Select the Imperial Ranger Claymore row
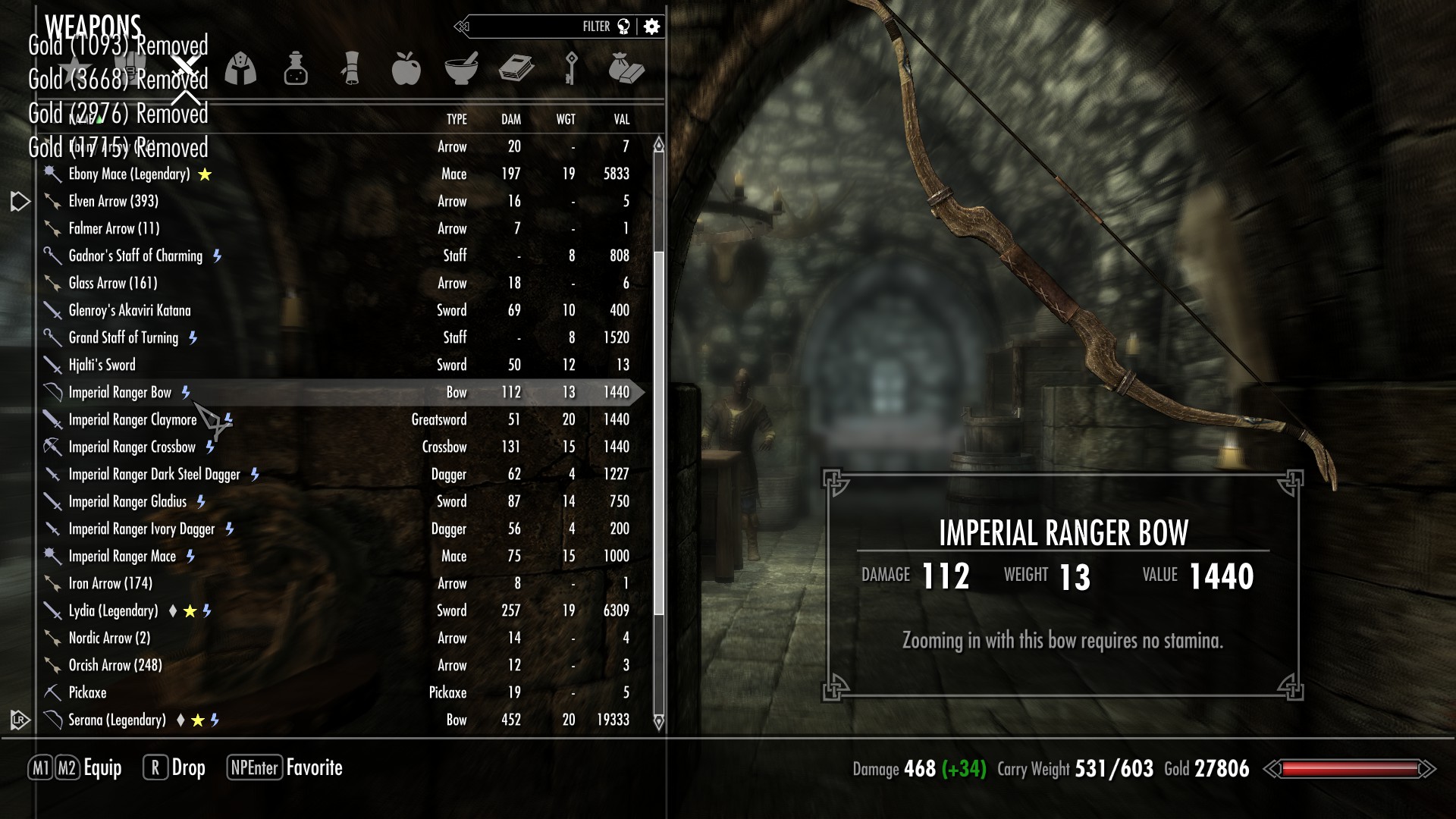 133,420
